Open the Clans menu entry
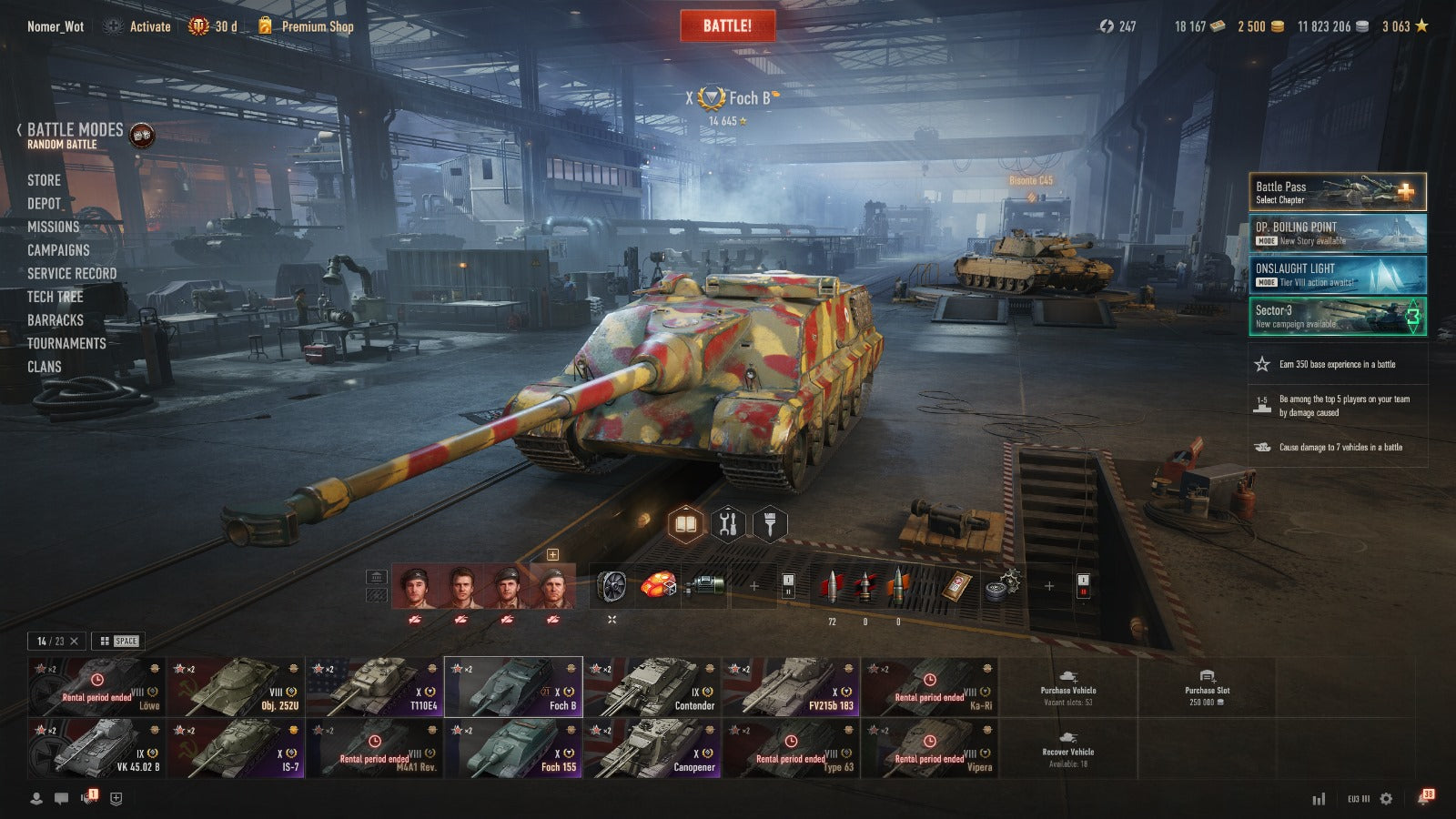This screenshot has height=819, width=1456. click(x=44, y=367)
